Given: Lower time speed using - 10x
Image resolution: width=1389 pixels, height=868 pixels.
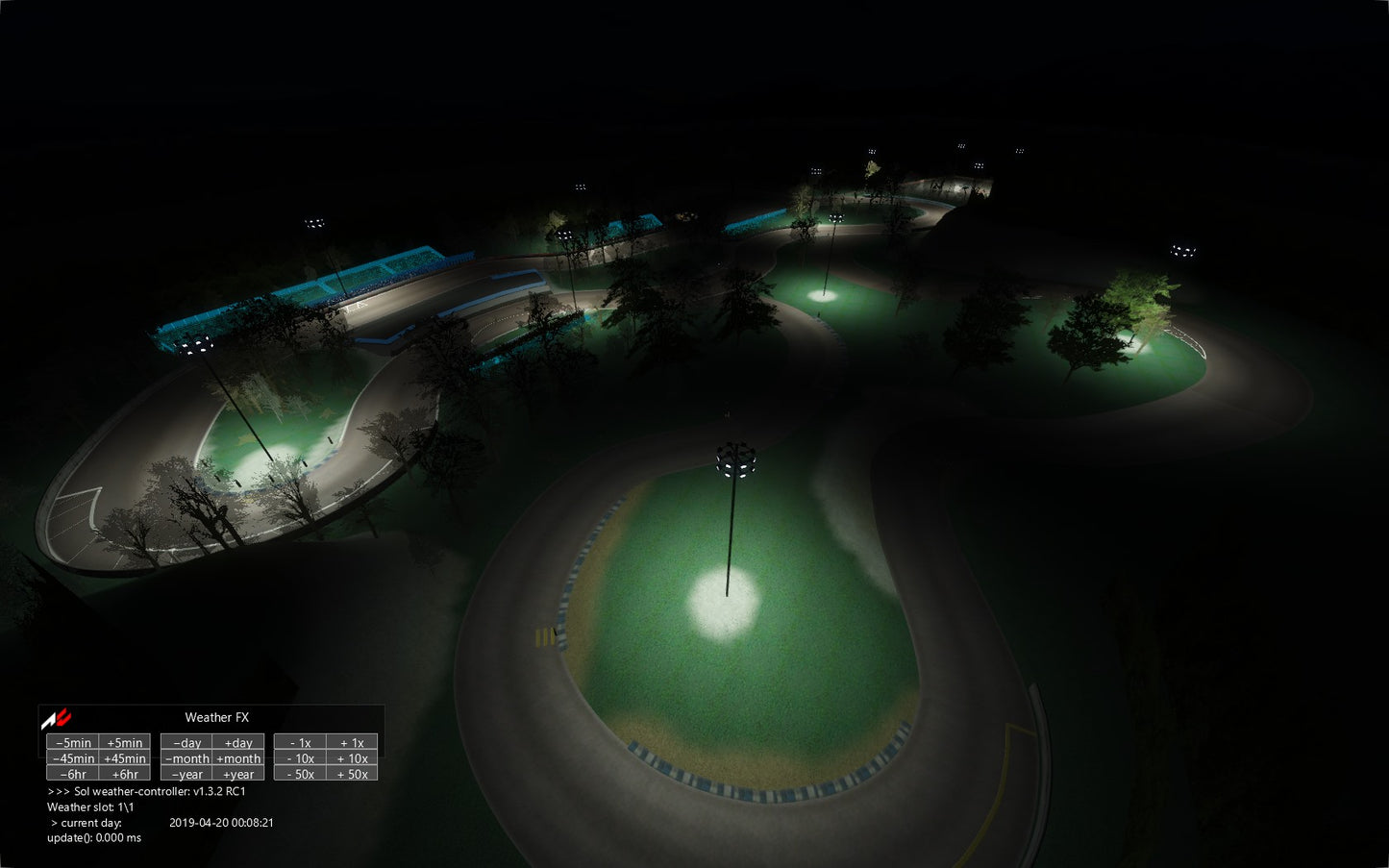Looking at the screenshot, I should coord(300,758).
